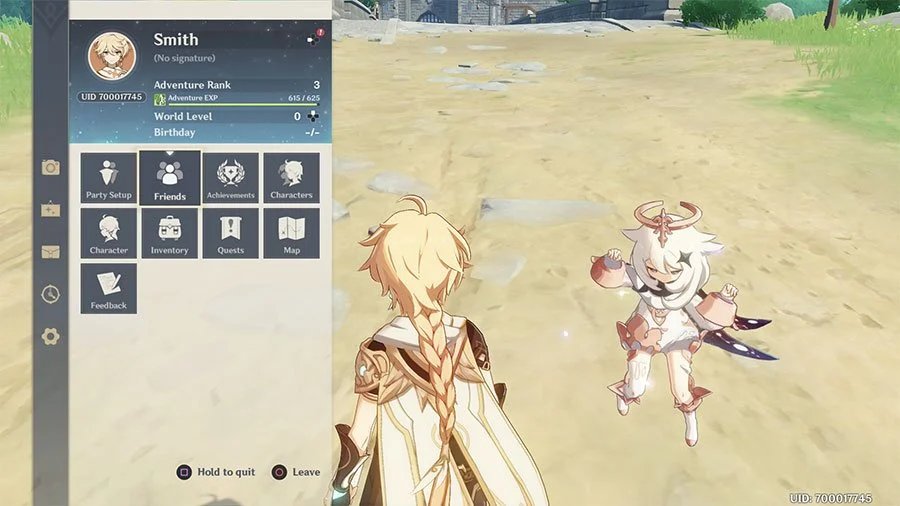Click the Birthday row in profile
Viewport: 900px width, 506px height.
coord(236,132)
